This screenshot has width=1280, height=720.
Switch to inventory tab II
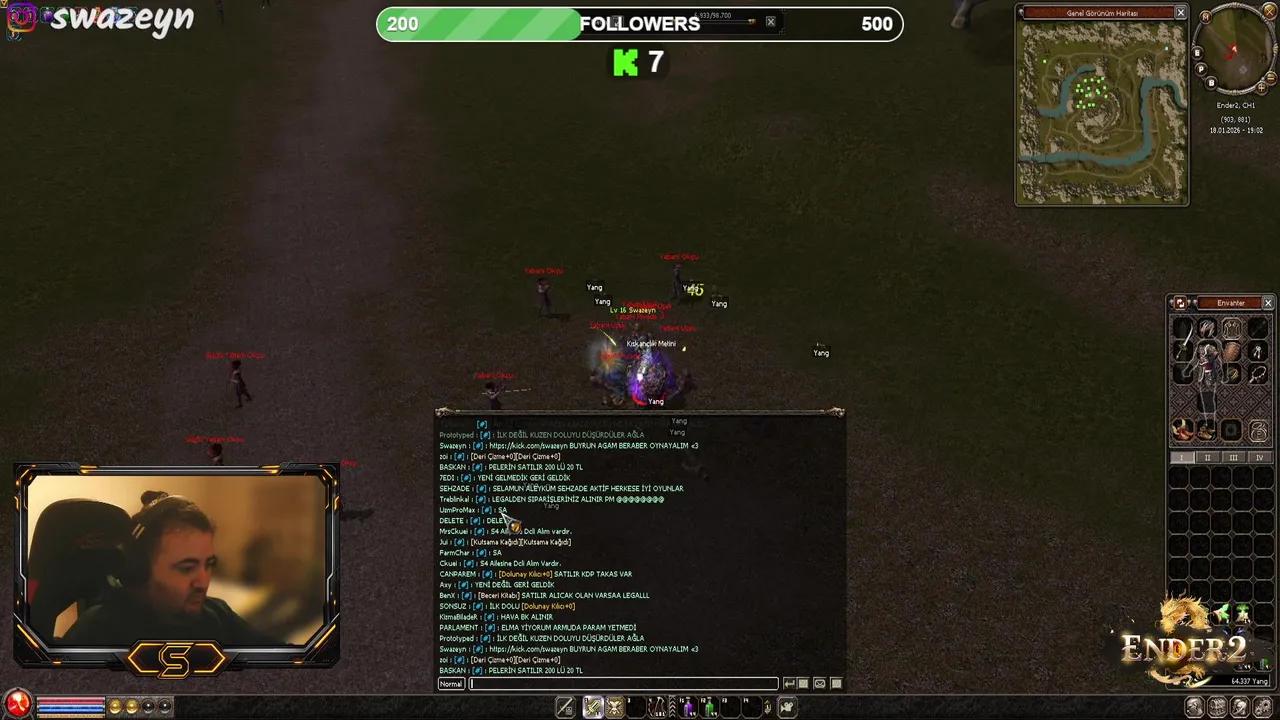pos(1208,457)
